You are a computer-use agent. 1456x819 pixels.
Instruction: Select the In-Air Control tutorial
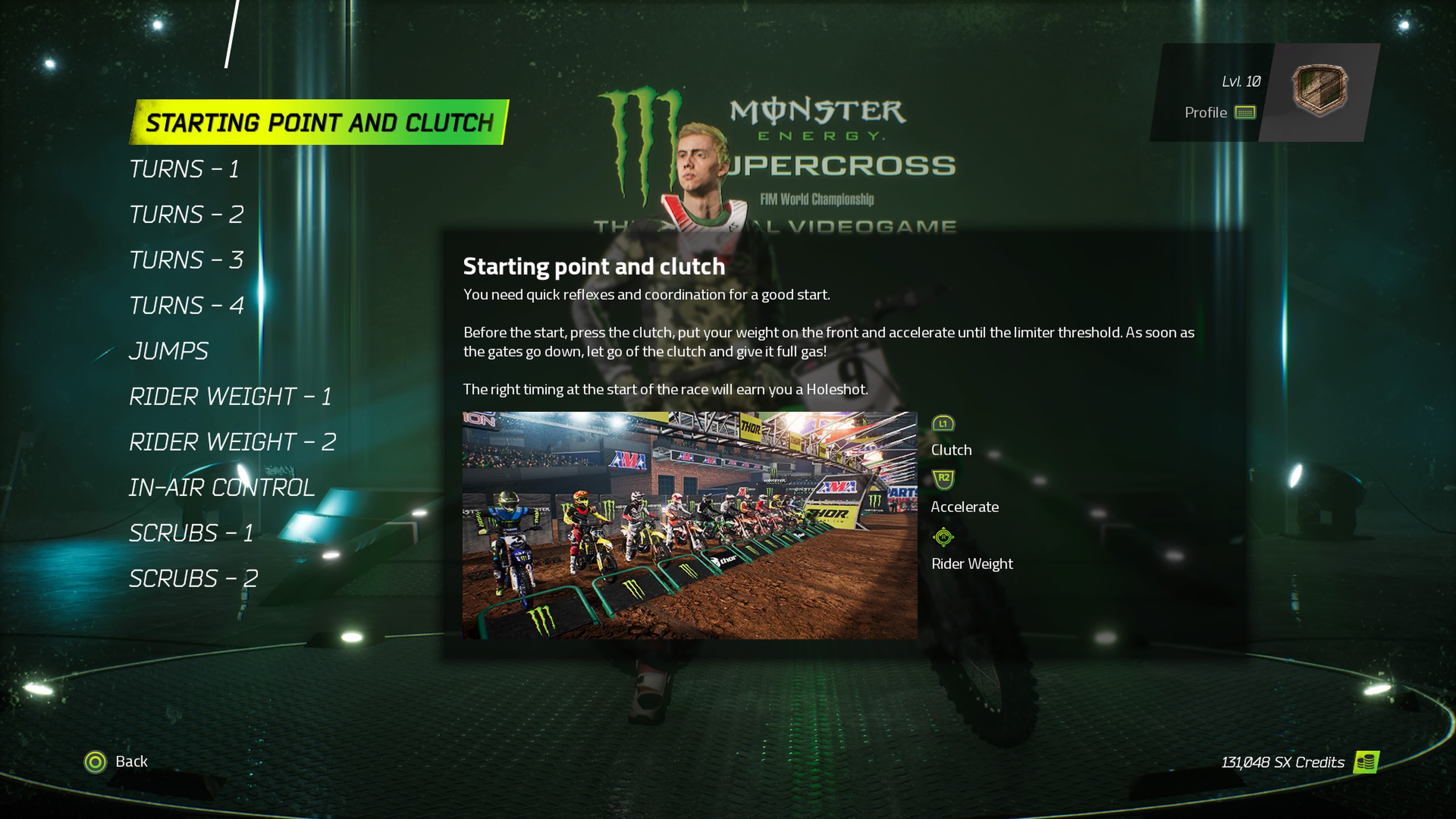pyautogui.click(x=222, y=486)
